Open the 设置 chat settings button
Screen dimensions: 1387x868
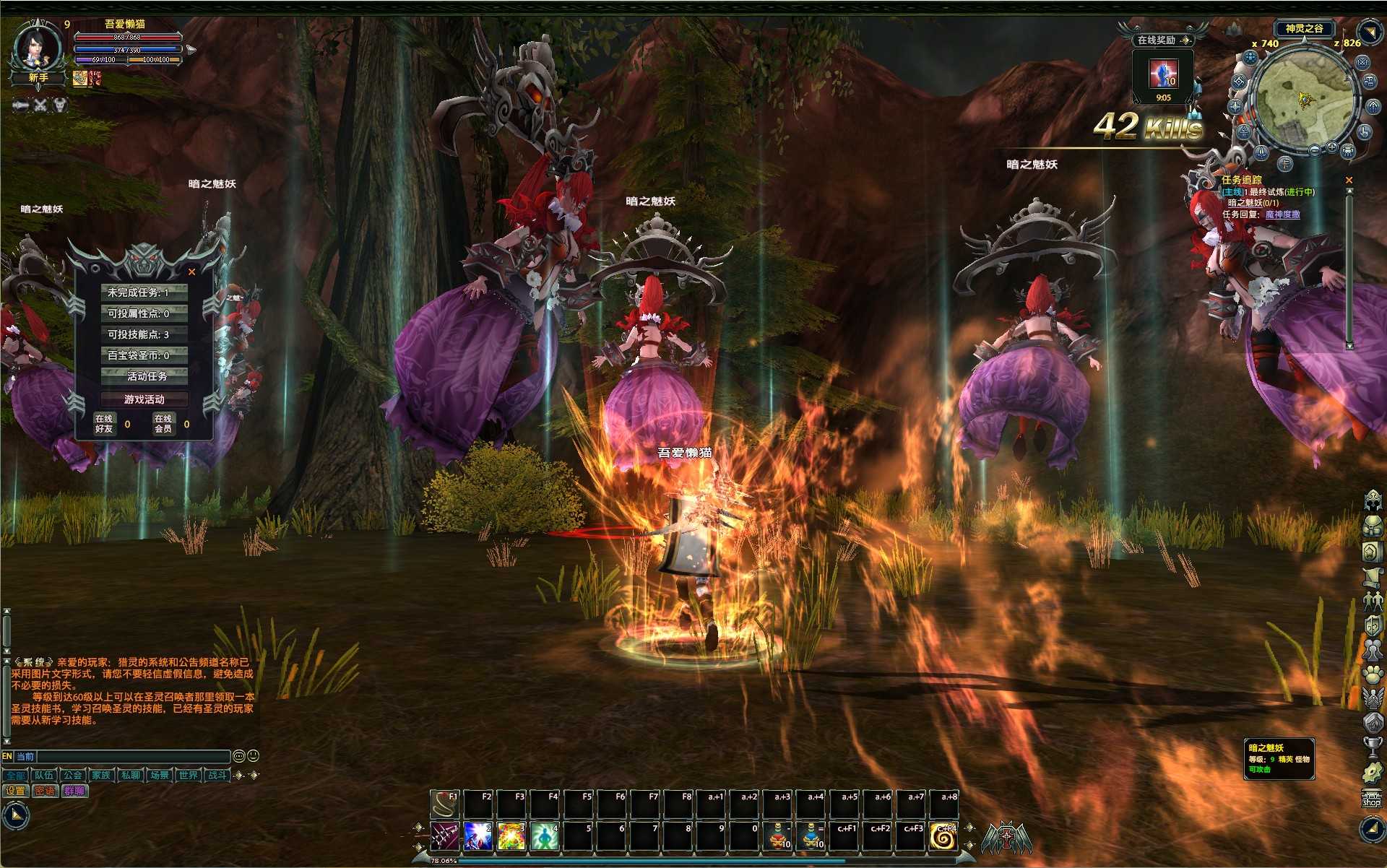click(x=15, y=791)
